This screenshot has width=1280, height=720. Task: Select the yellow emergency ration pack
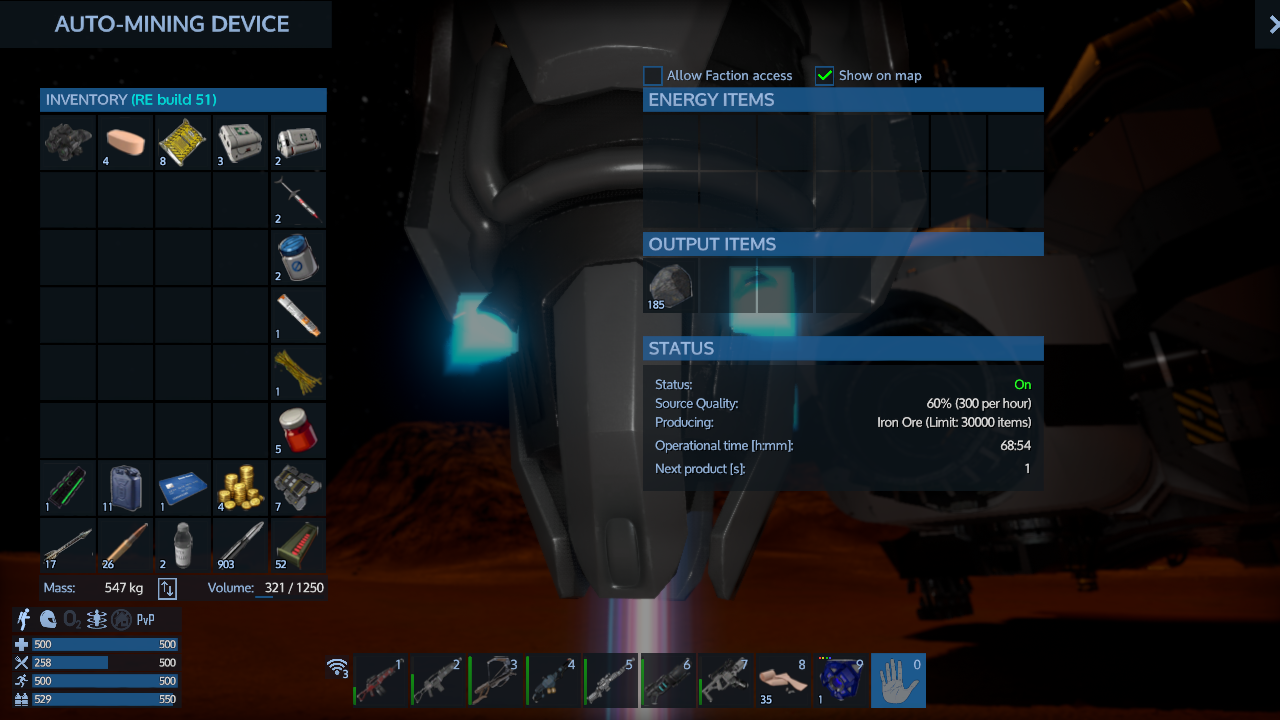pyautogui.click(x=183, y=142)
